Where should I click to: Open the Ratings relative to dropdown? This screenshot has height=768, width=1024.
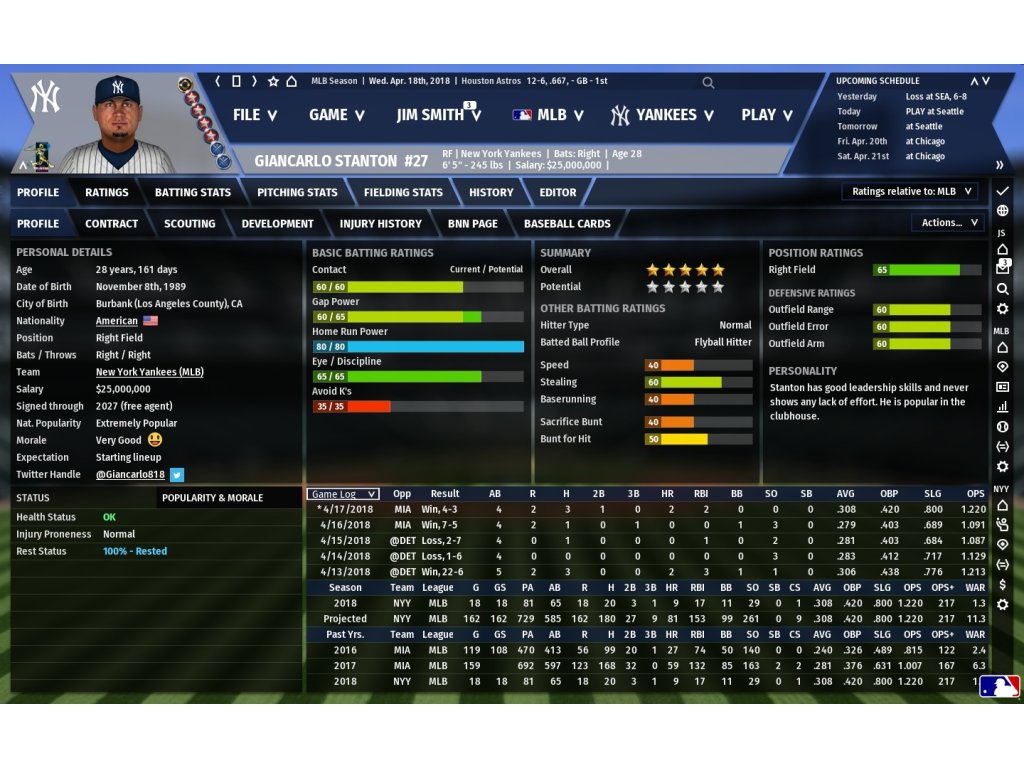click(x=912, y=192)
